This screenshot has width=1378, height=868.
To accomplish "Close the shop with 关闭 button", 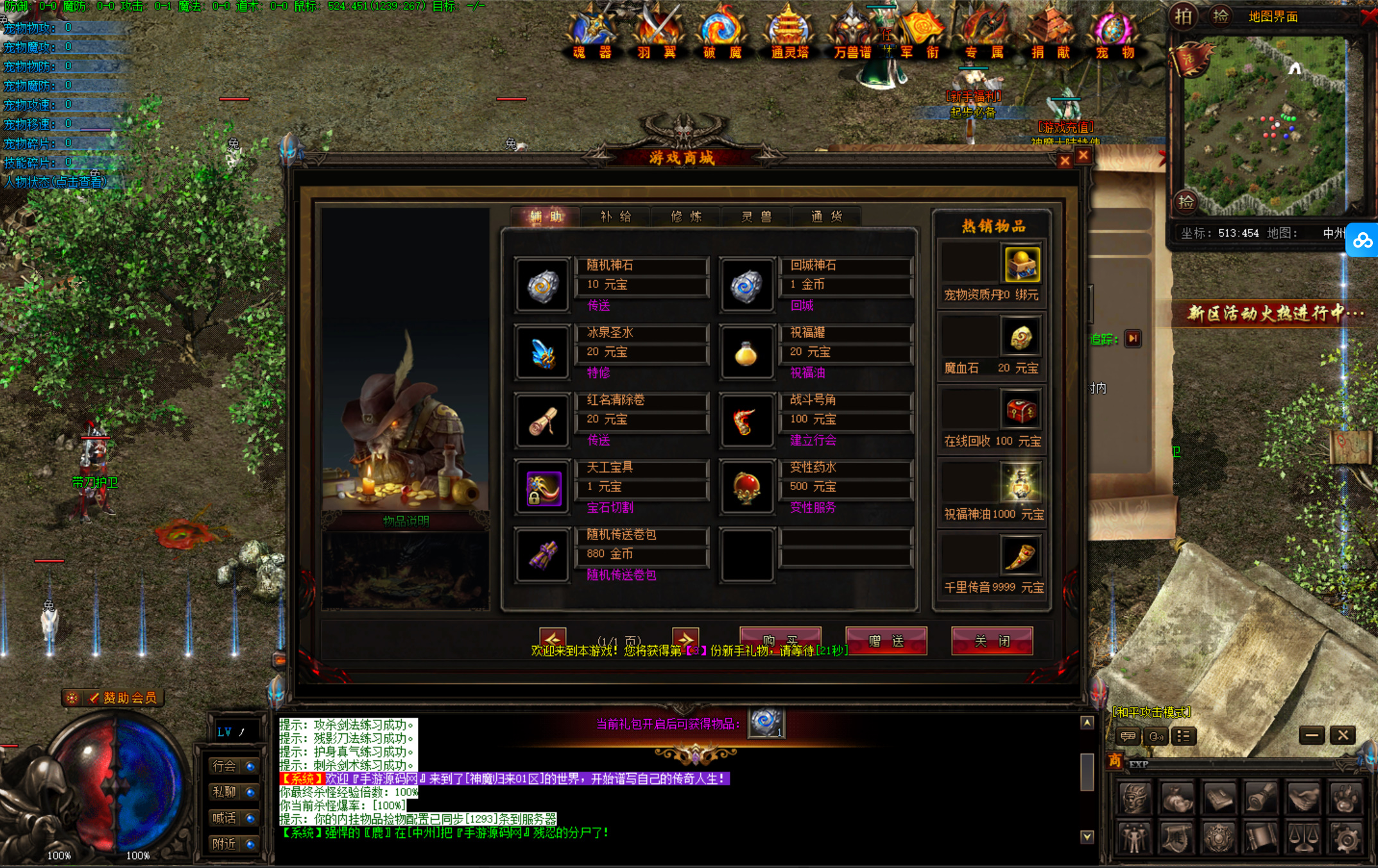I will point(992,641).
